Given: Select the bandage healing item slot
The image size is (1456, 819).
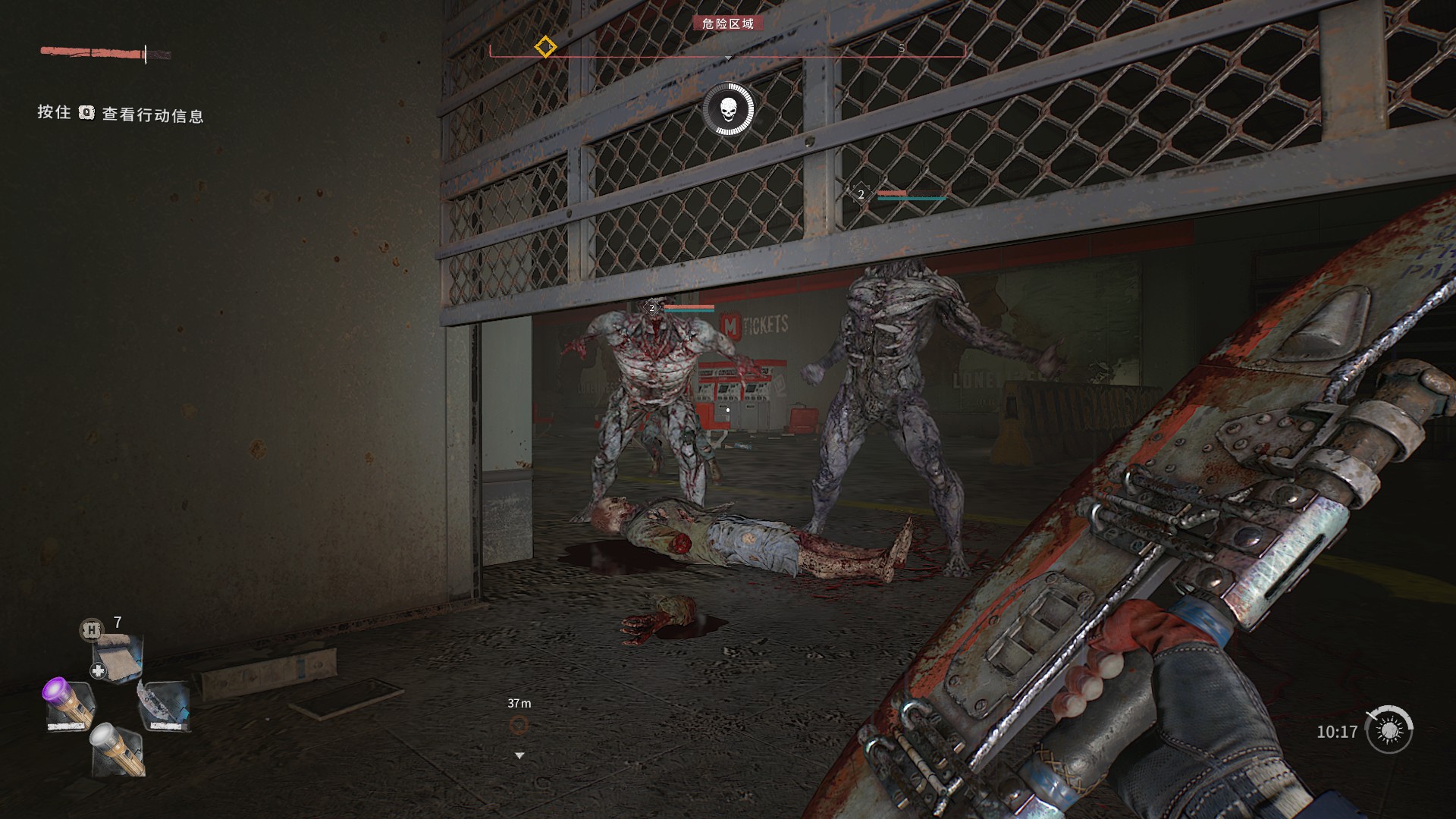Looking at the screenshot, I should [x=118, y=658].
